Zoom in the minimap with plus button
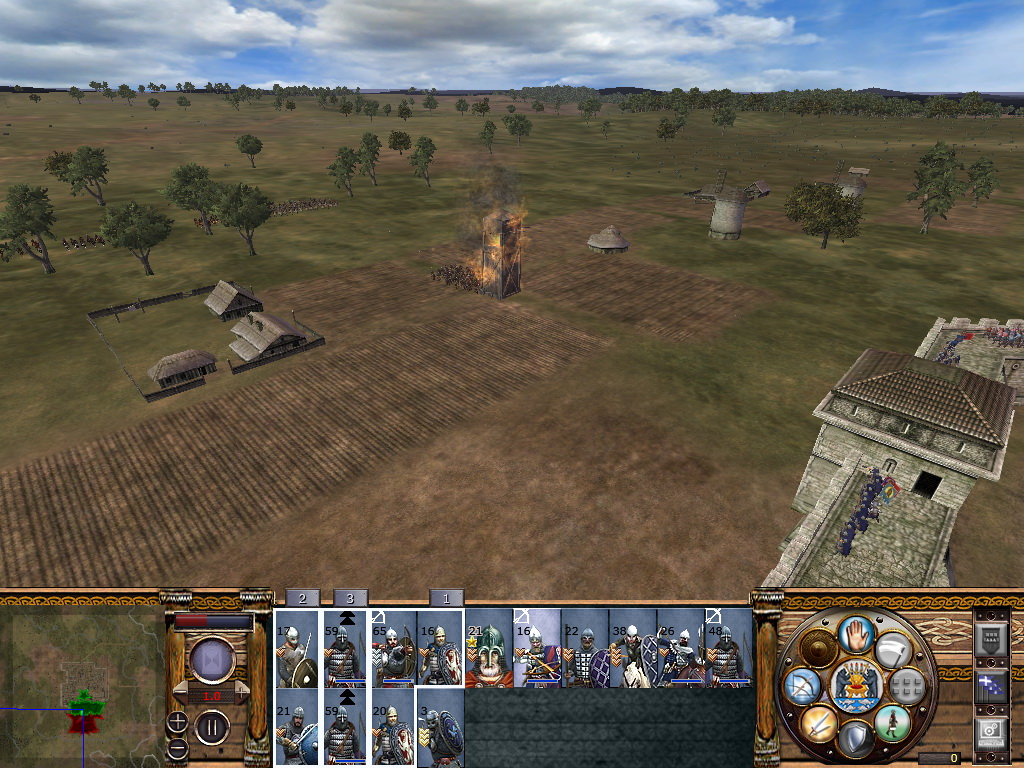 pyautogui.click(x=177, y=721)
